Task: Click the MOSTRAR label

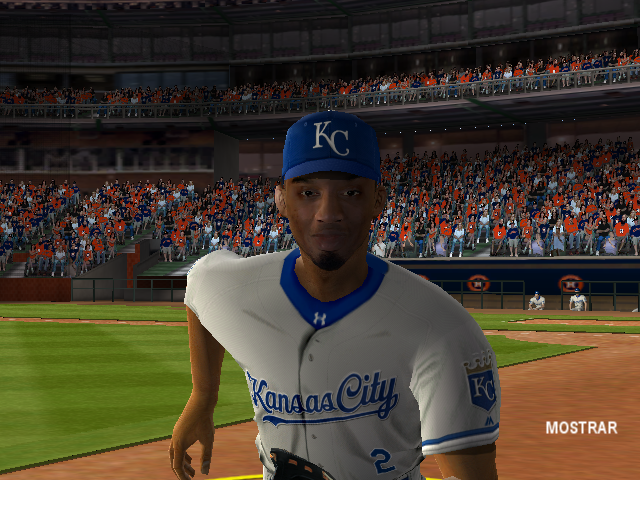Action: (x=581, y=427)
